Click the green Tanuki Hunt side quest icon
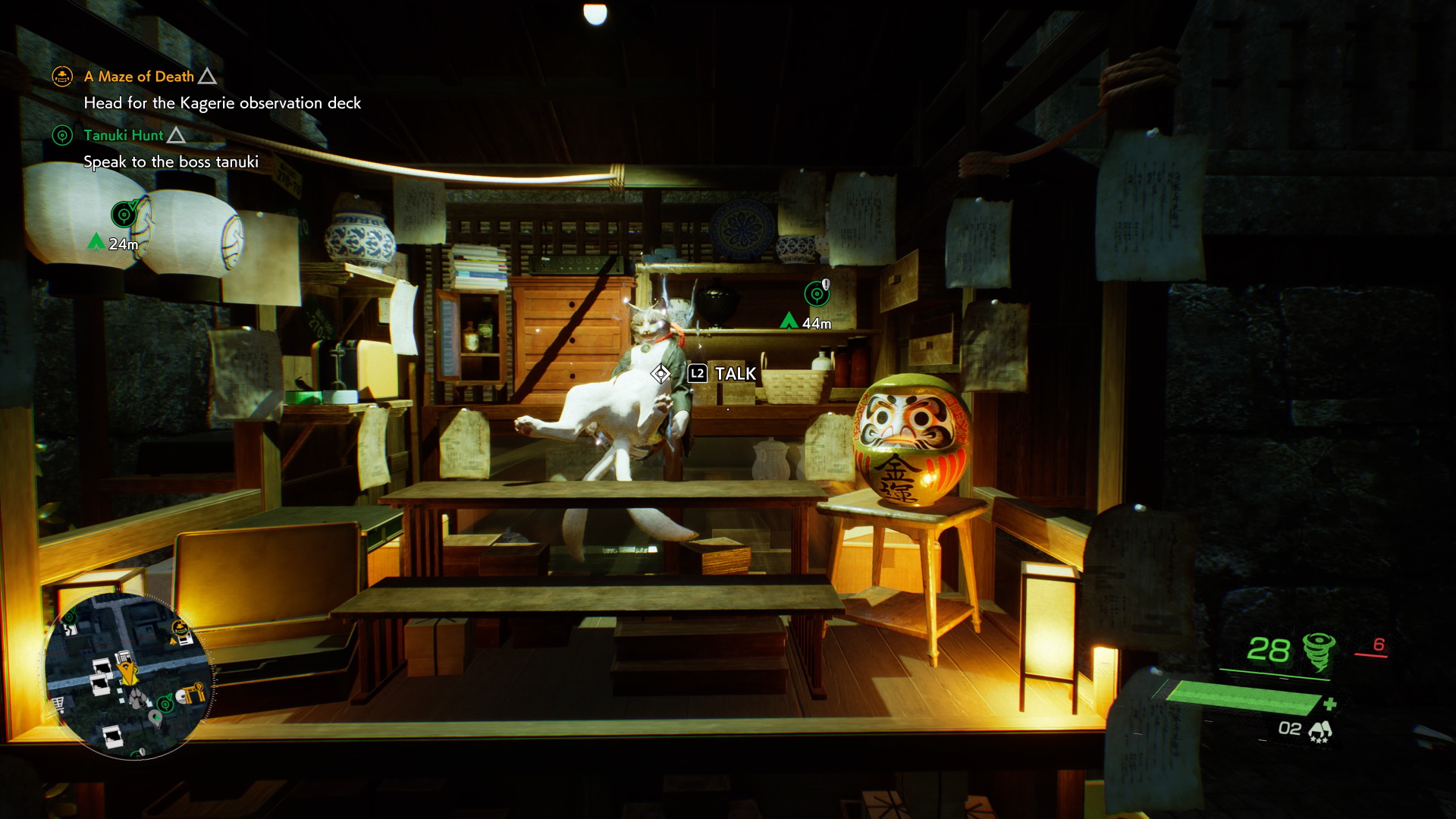Image resolution: width=1456 pixels, height=819 pixels. 62,136
